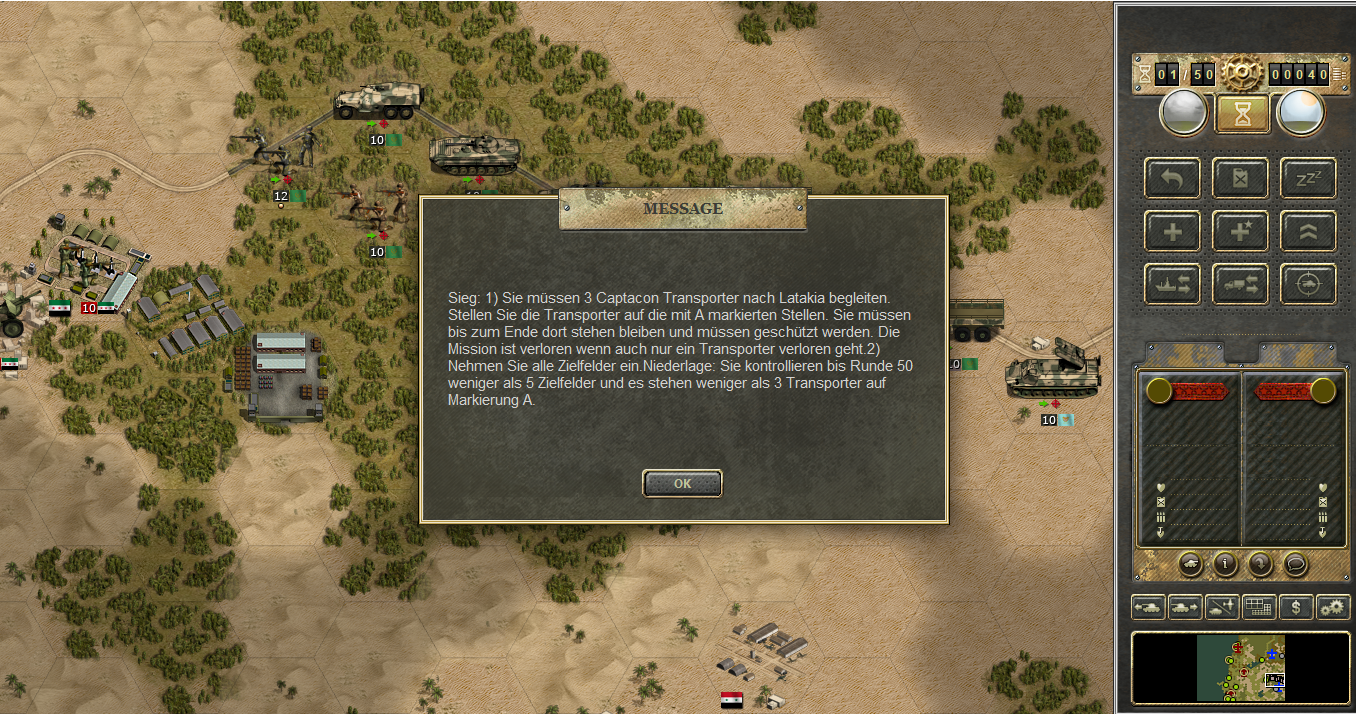Click the fuel canister supply button
The height and width of the screenshot is (714, 1356).
click(x=1241, y=179)
